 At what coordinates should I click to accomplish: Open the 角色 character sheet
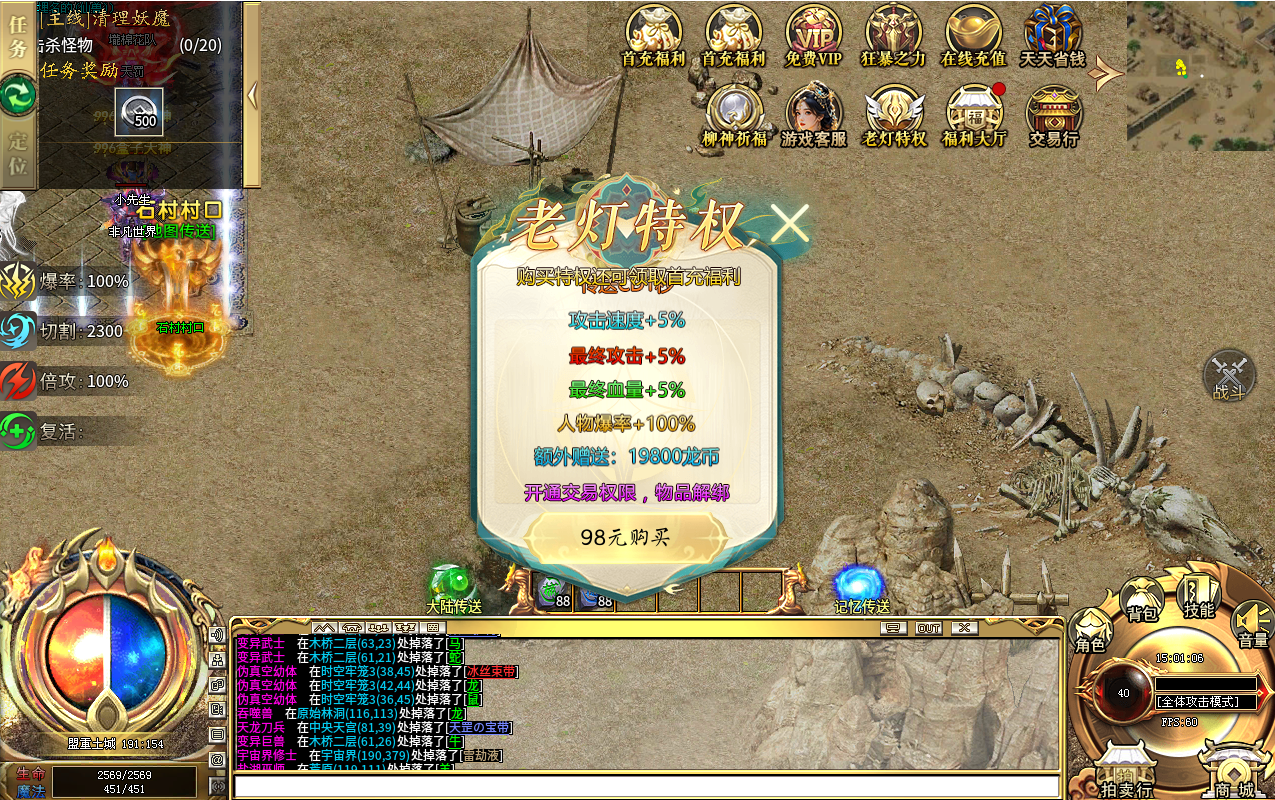coord(1090,632)
